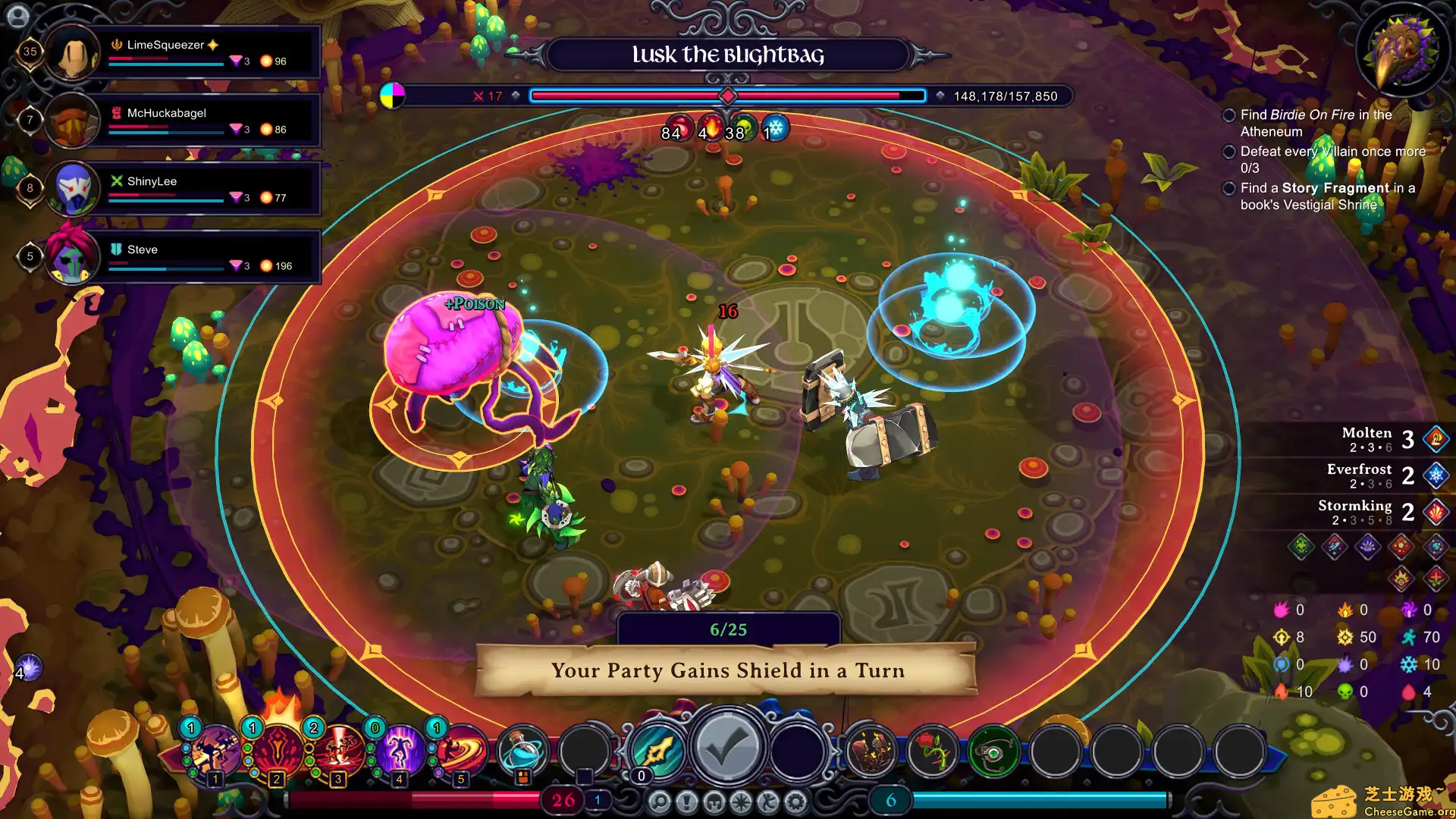The height and width of the screenshot is (819, 1456).
Task: Select LimeSqueezer's party frame
Action: (182, 52)
